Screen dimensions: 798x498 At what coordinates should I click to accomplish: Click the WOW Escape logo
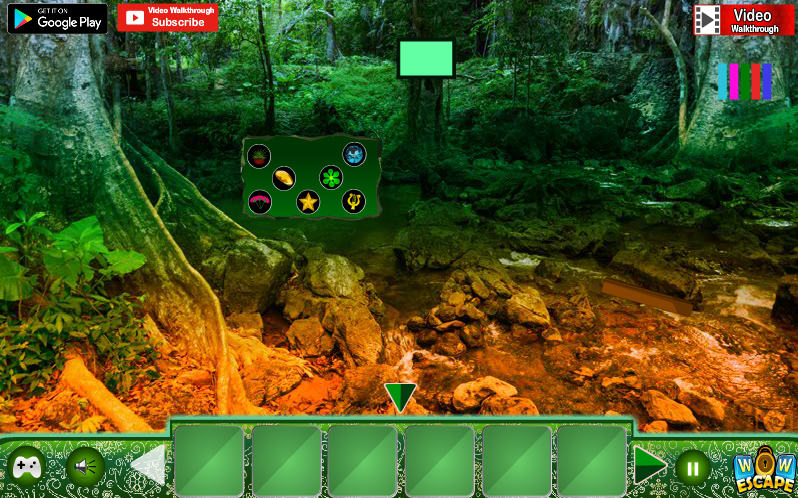[x=764, y=467]
